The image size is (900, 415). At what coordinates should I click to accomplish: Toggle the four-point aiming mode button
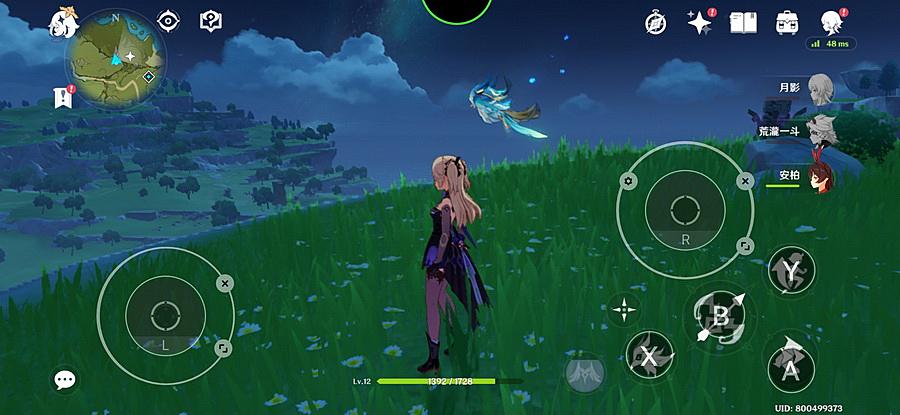625,308
